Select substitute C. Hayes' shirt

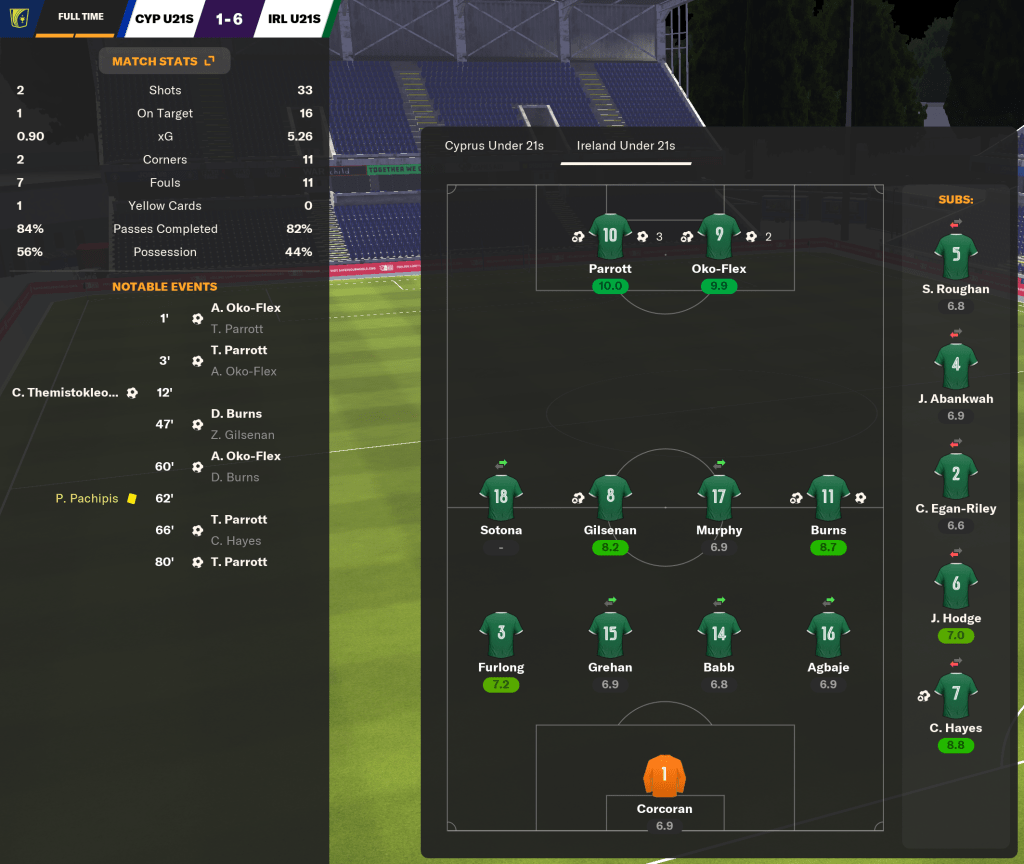click(956, 695)
